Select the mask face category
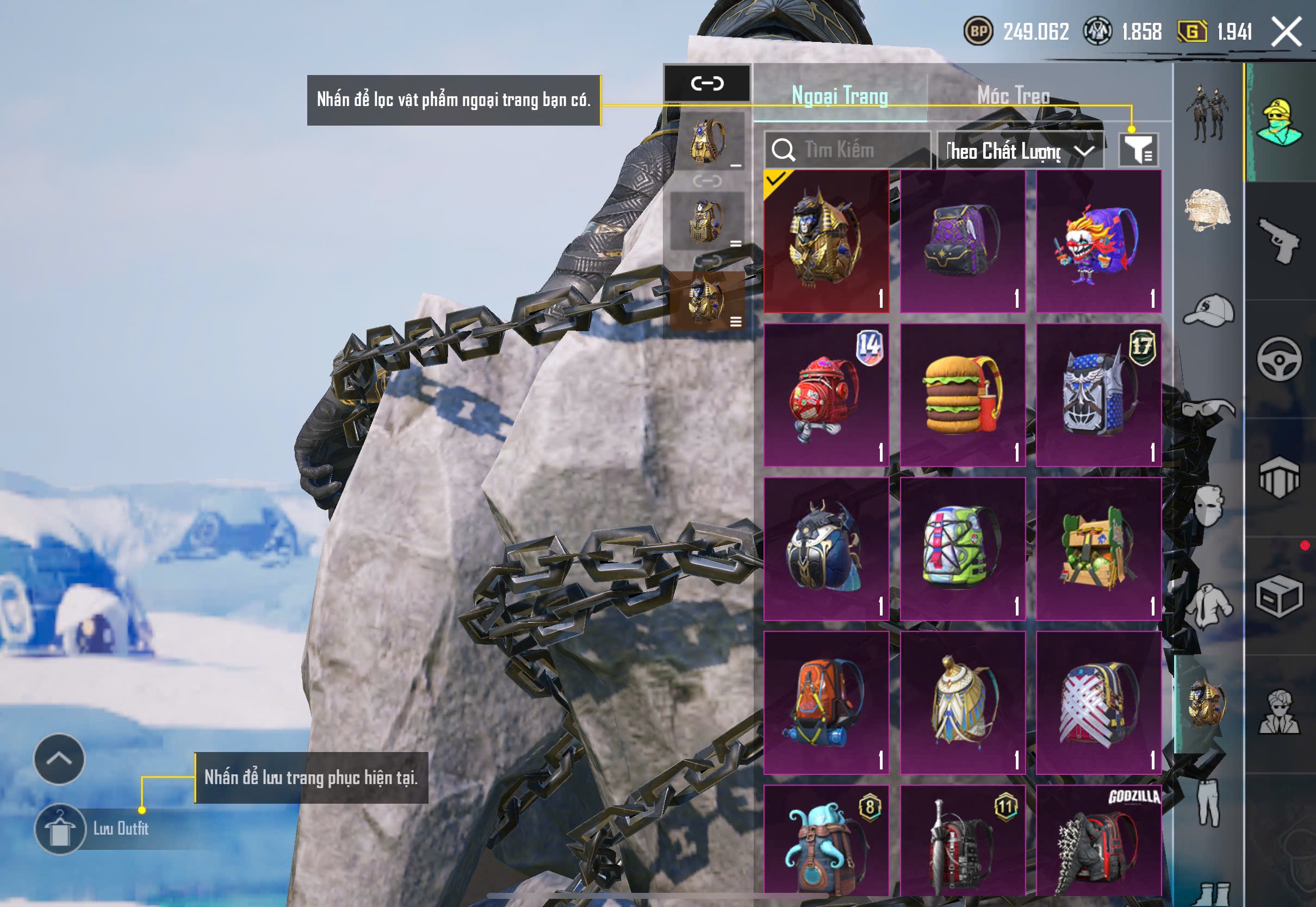The height and width of the screenshot is (907, 1316). tap(1207, 506)
